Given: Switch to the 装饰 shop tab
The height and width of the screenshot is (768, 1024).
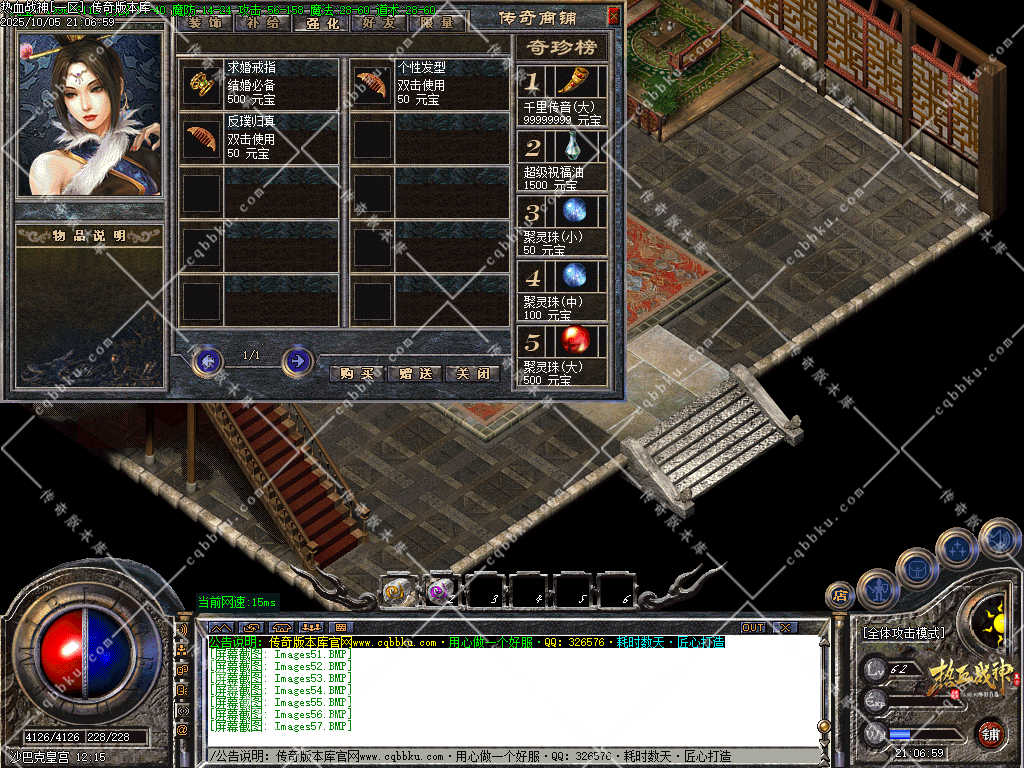Looking at the screenshot, I should [206, 22].
